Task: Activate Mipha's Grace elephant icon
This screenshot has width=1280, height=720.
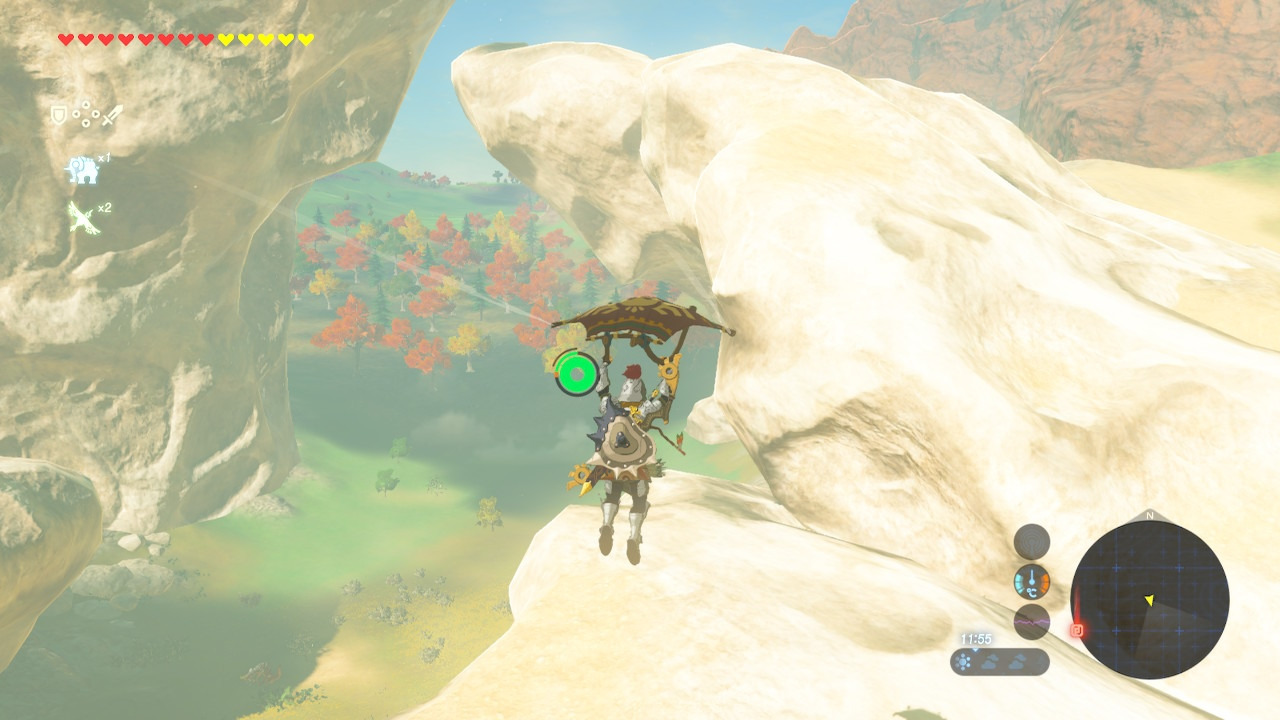Action: [x=82, y=171]
